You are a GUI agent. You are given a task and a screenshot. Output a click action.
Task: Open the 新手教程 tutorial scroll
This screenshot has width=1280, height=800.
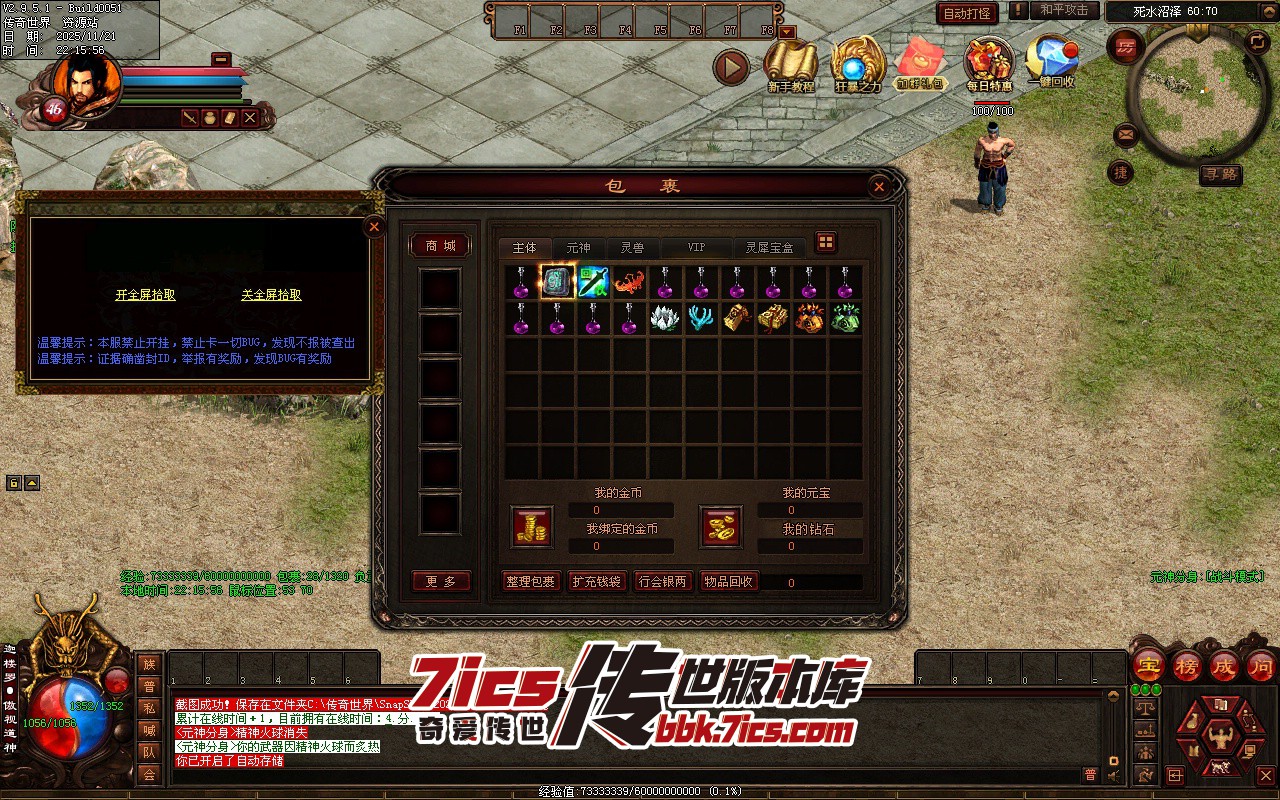pyautogui.click(x=790, y=65)
